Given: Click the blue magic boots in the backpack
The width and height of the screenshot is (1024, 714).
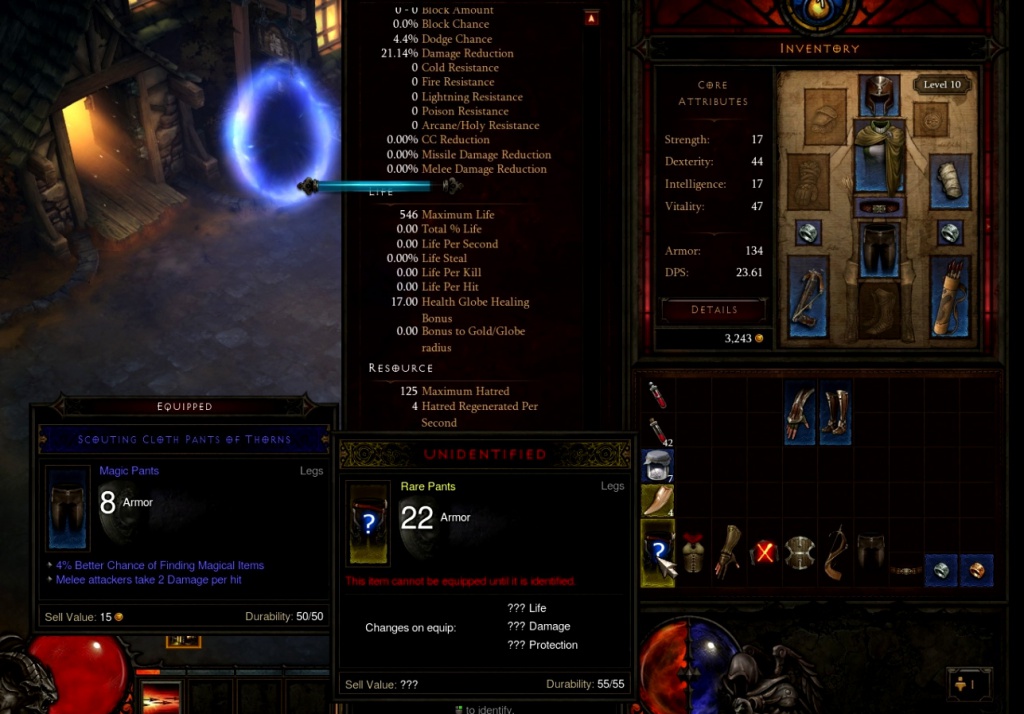Looking at the screenshot, I should 835,413.
